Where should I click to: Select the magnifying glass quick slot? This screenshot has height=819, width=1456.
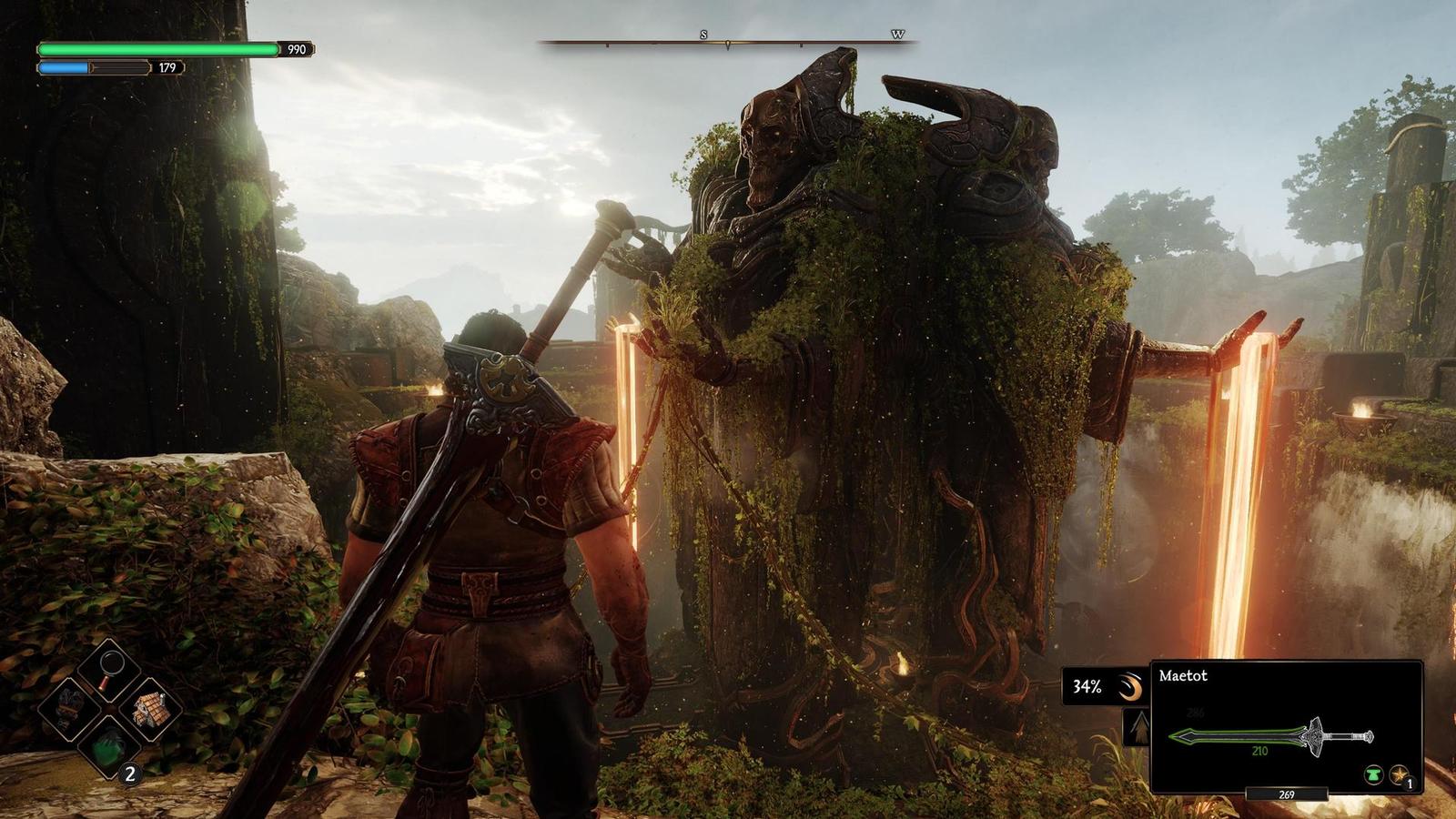[109, 671]
